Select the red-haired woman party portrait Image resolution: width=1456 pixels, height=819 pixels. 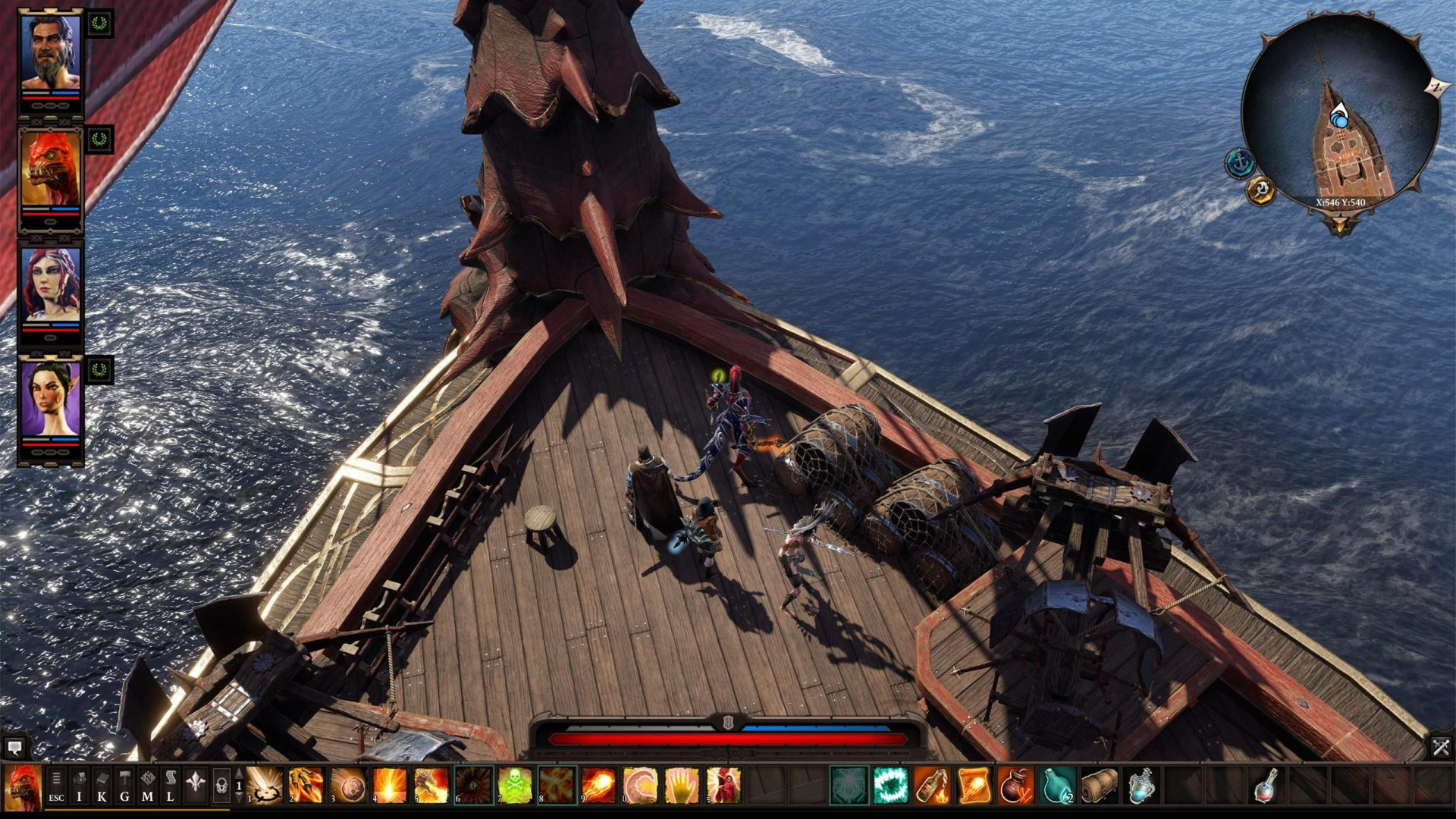tap(50, 285)
